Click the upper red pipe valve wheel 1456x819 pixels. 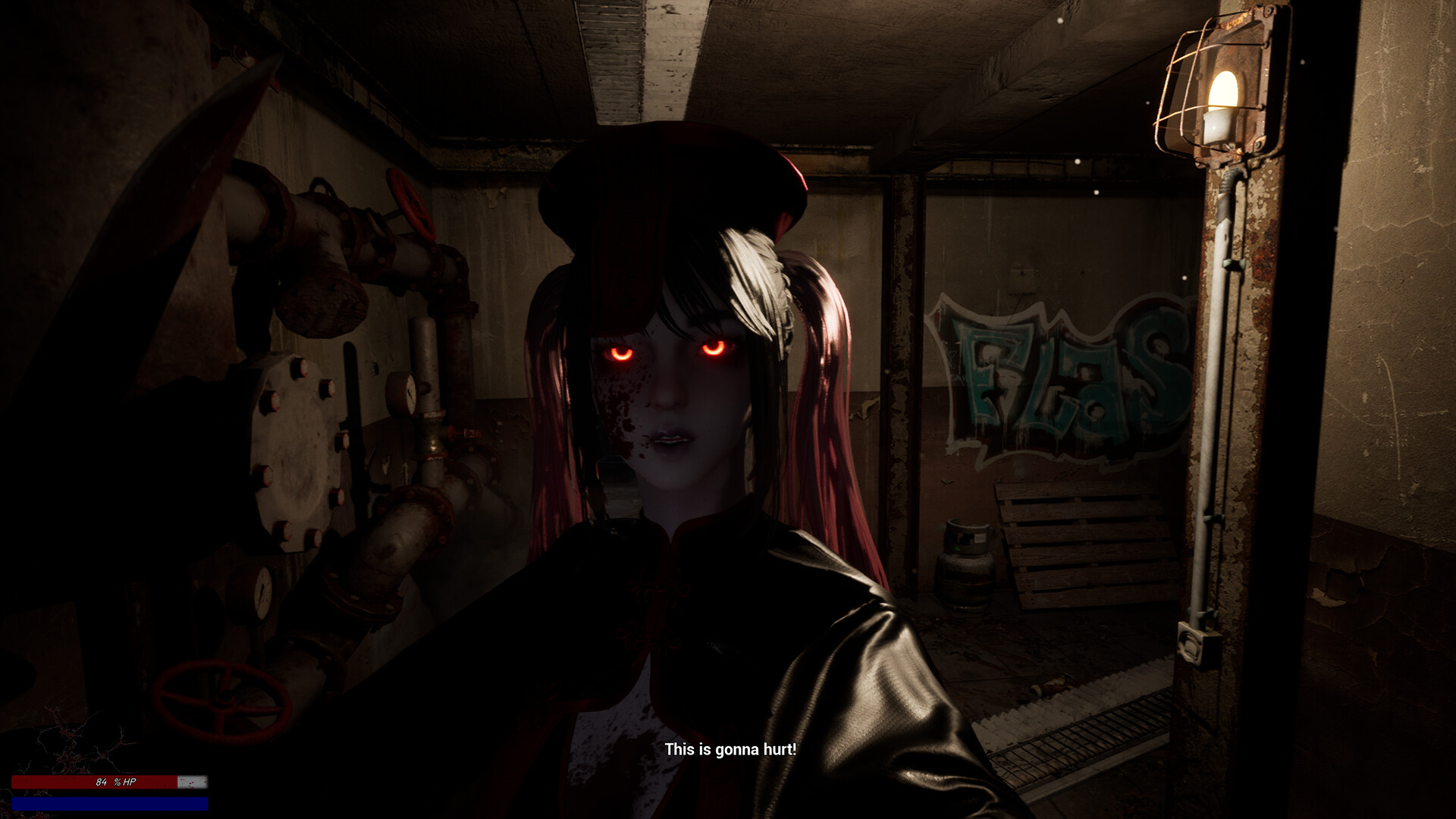411,205
